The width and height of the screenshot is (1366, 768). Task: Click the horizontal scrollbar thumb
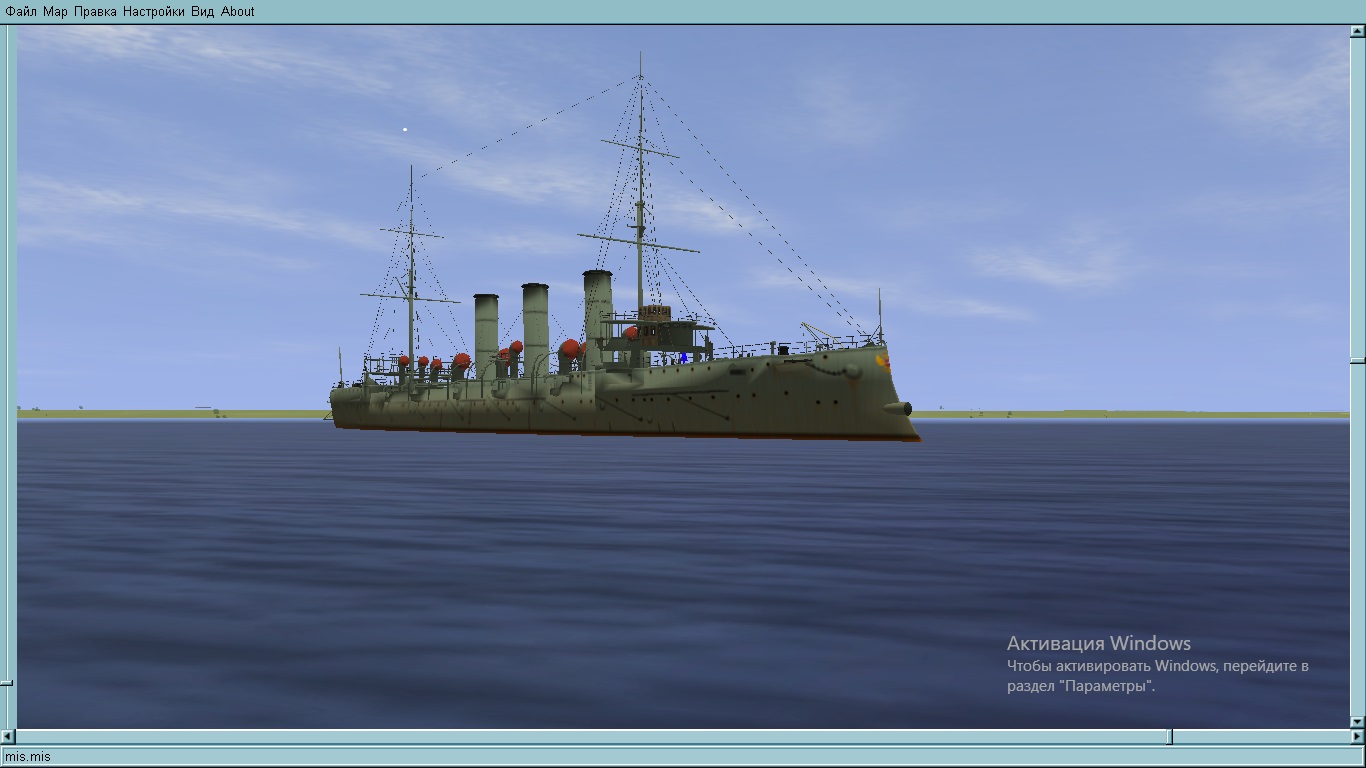tap(1170, 737)
